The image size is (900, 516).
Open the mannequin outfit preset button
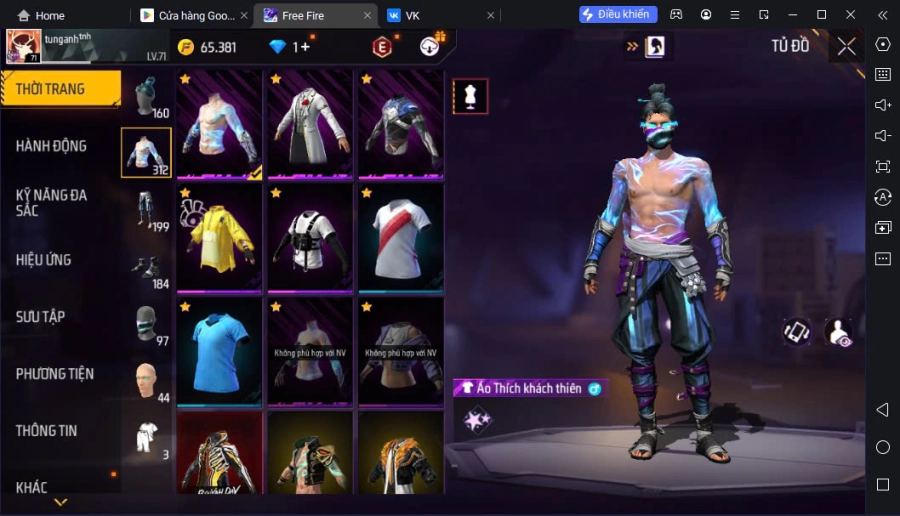(470, 96)
